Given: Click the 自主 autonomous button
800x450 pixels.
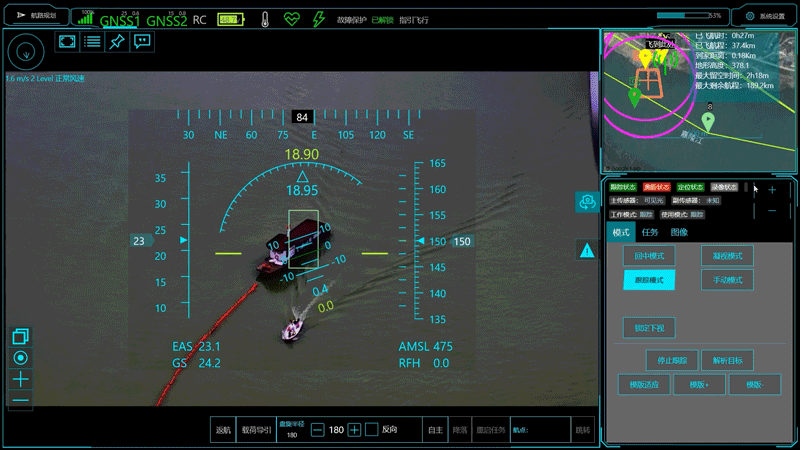Looking at the screenshot, I should 435,429.
